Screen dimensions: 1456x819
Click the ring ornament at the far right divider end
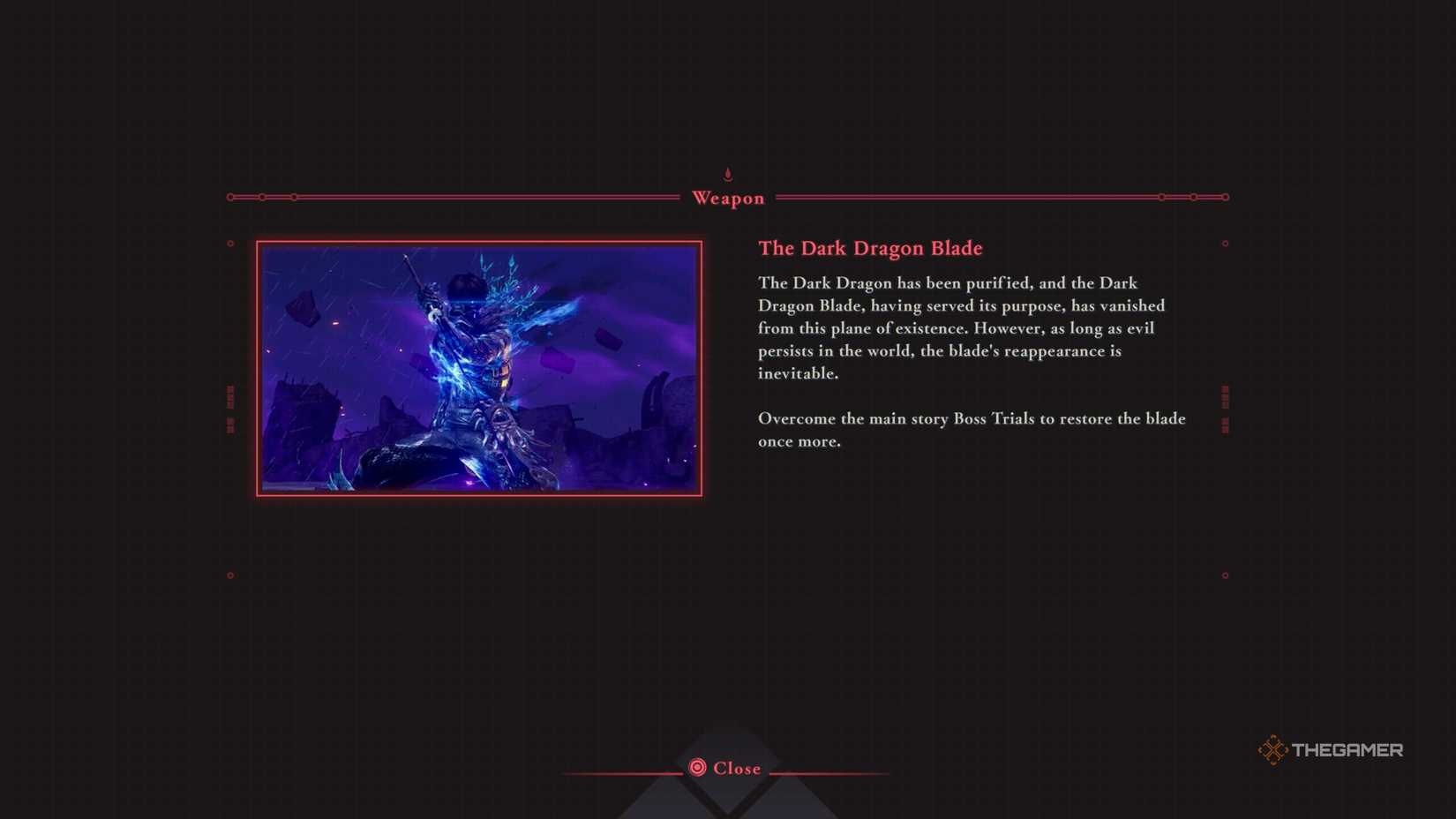tap(1226, 198)
